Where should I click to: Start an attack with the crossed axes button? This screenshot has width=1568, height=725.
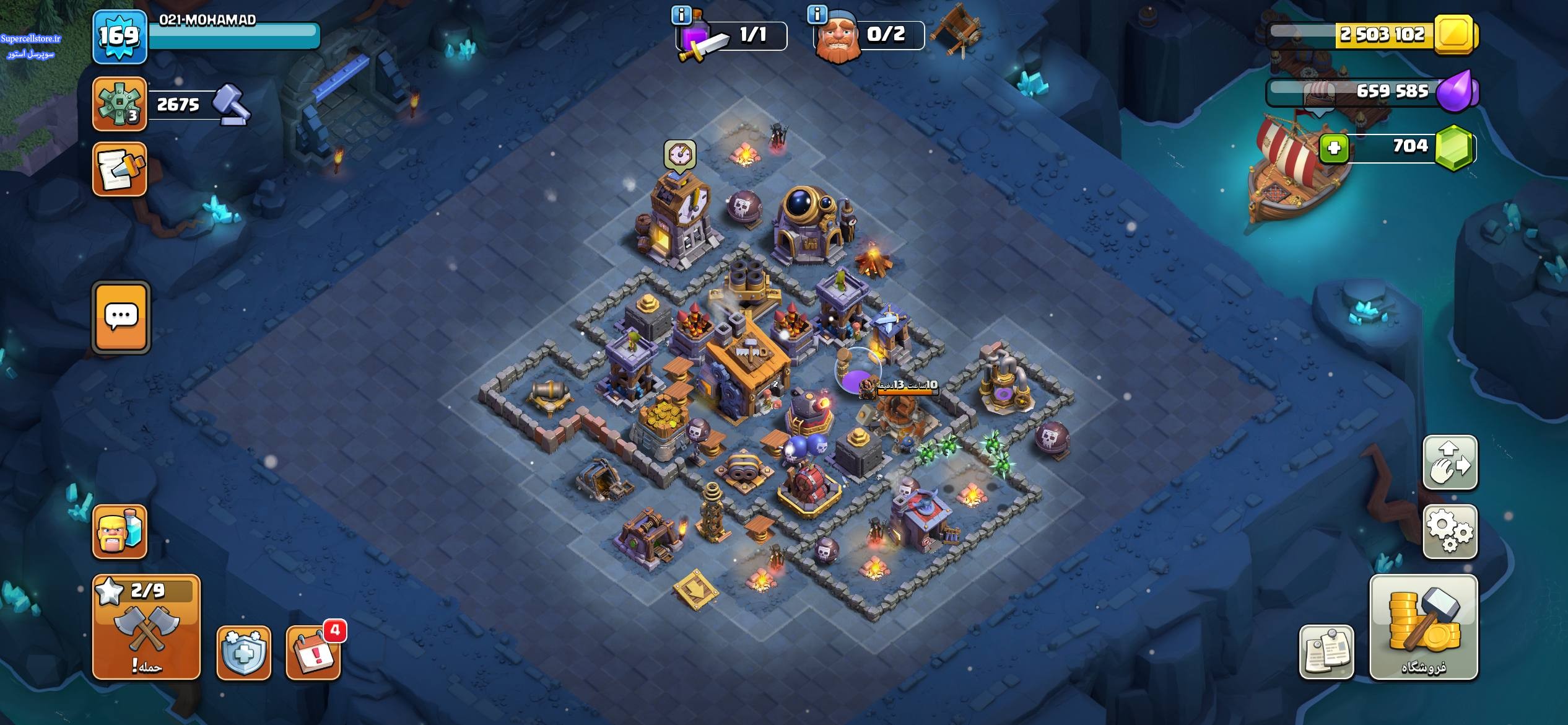click(146, 627)
